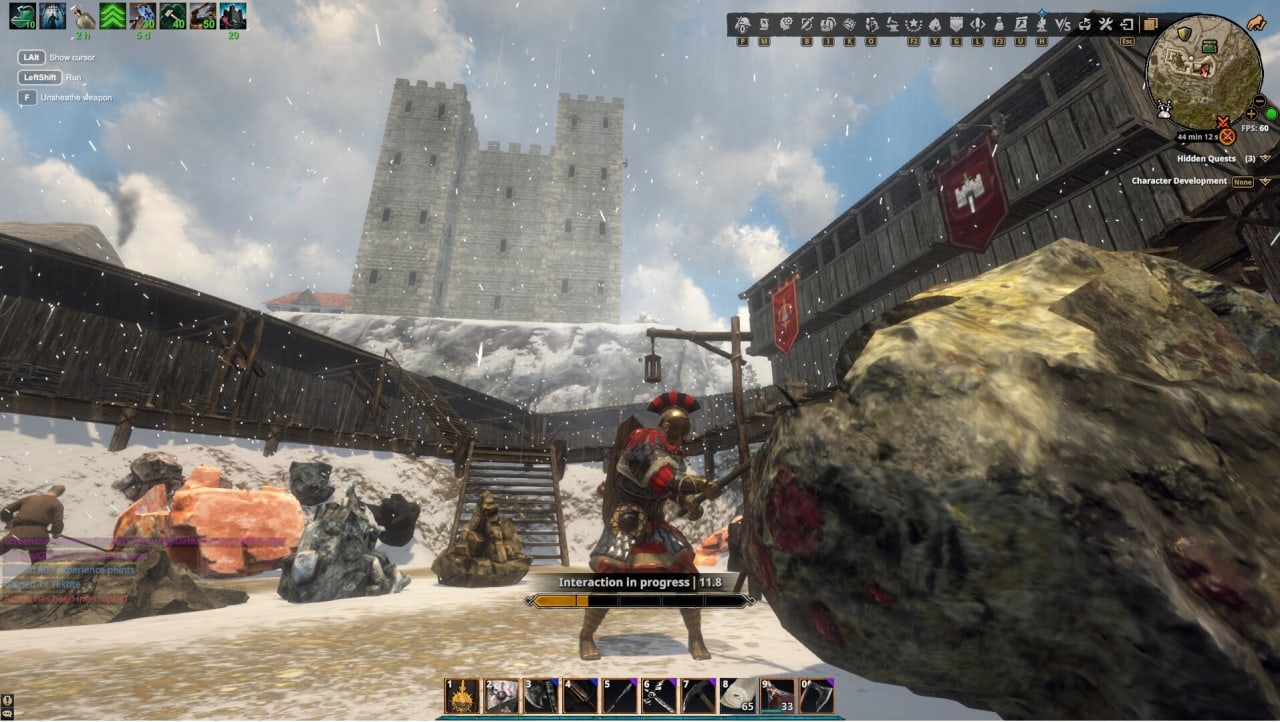This screenshot has width=1280, height=722.
Task: Select the axe in hotbar slot 0
Action: click(816, 696)
